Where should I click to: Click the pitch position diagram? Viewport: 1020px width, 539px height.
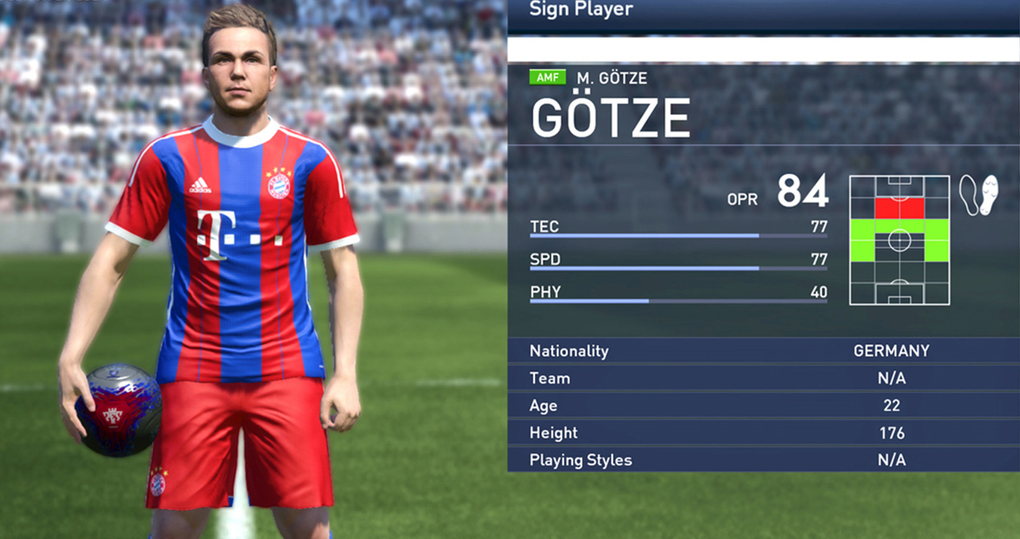pyautogui.click(x=899, y=240)
